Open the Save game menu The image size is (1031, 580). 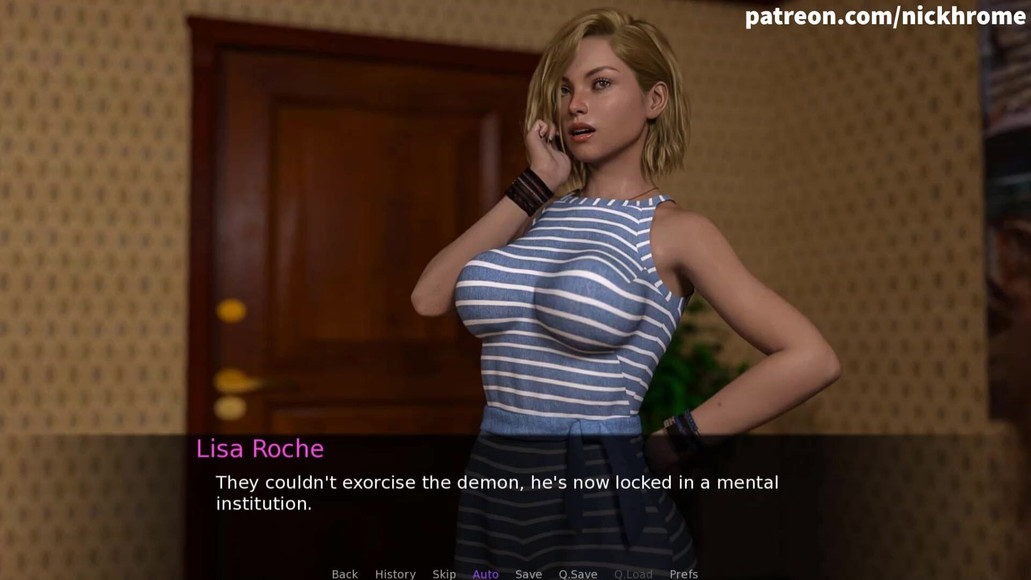(x=528, y=574)
